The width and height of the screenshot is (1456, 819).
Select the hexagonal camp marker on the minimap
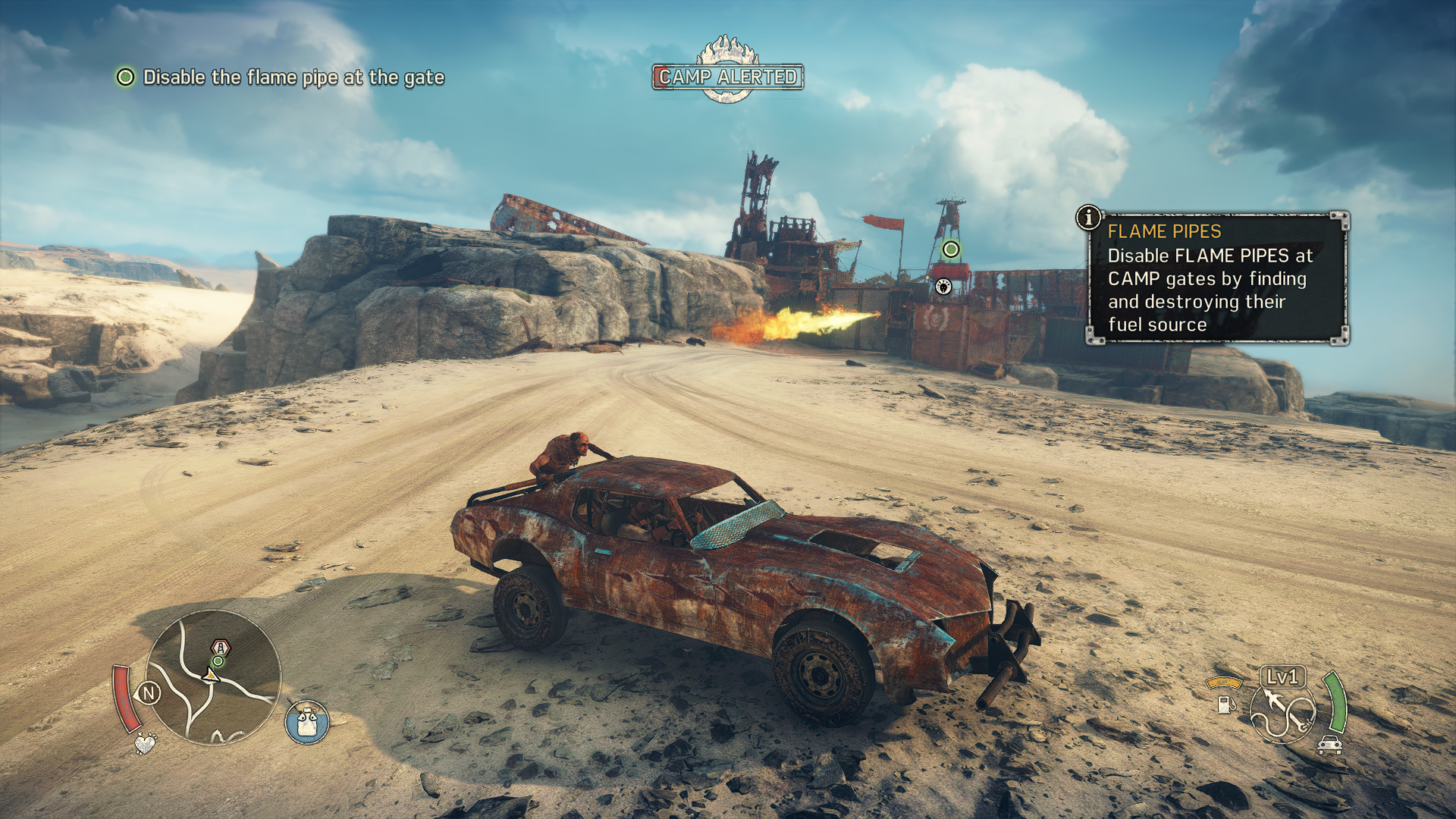[220, 648]
